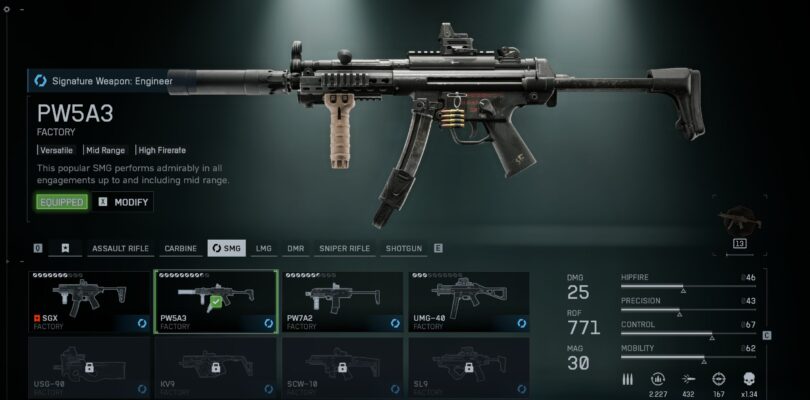Select the SGX weapon tile

88,301
